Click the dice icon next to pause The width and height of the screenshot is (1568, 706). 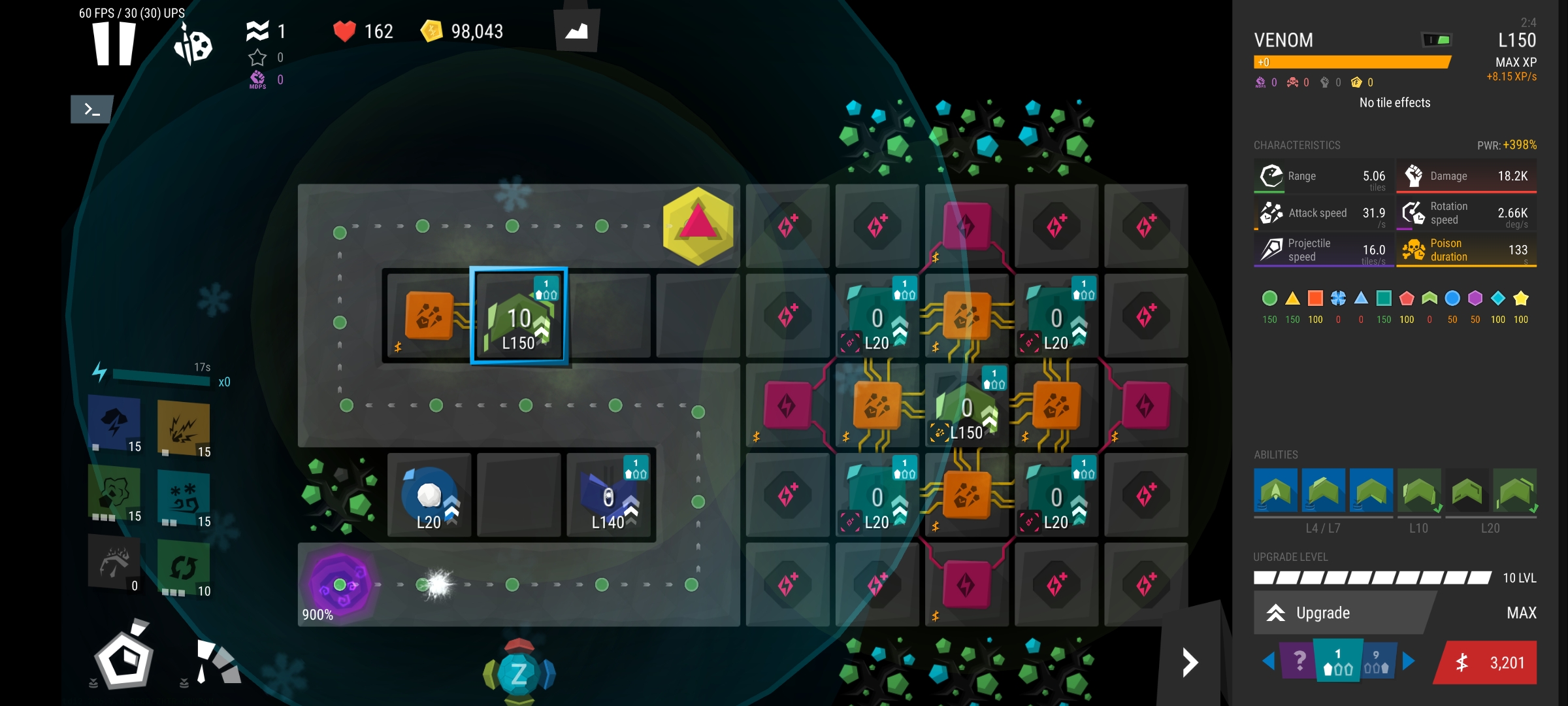click(x=193, y=46)
